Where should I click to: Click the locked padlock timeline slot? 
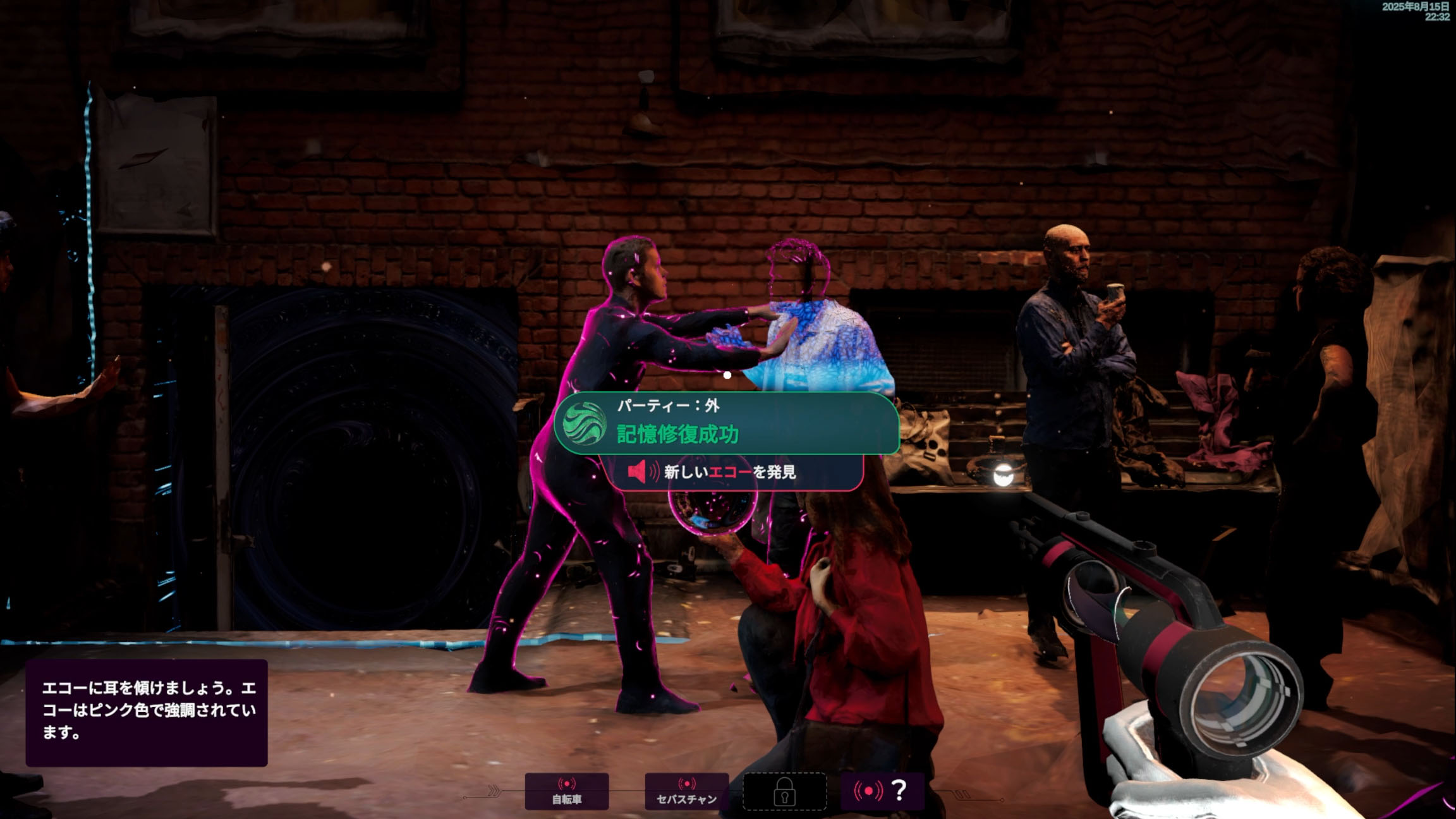coord(784,791)
